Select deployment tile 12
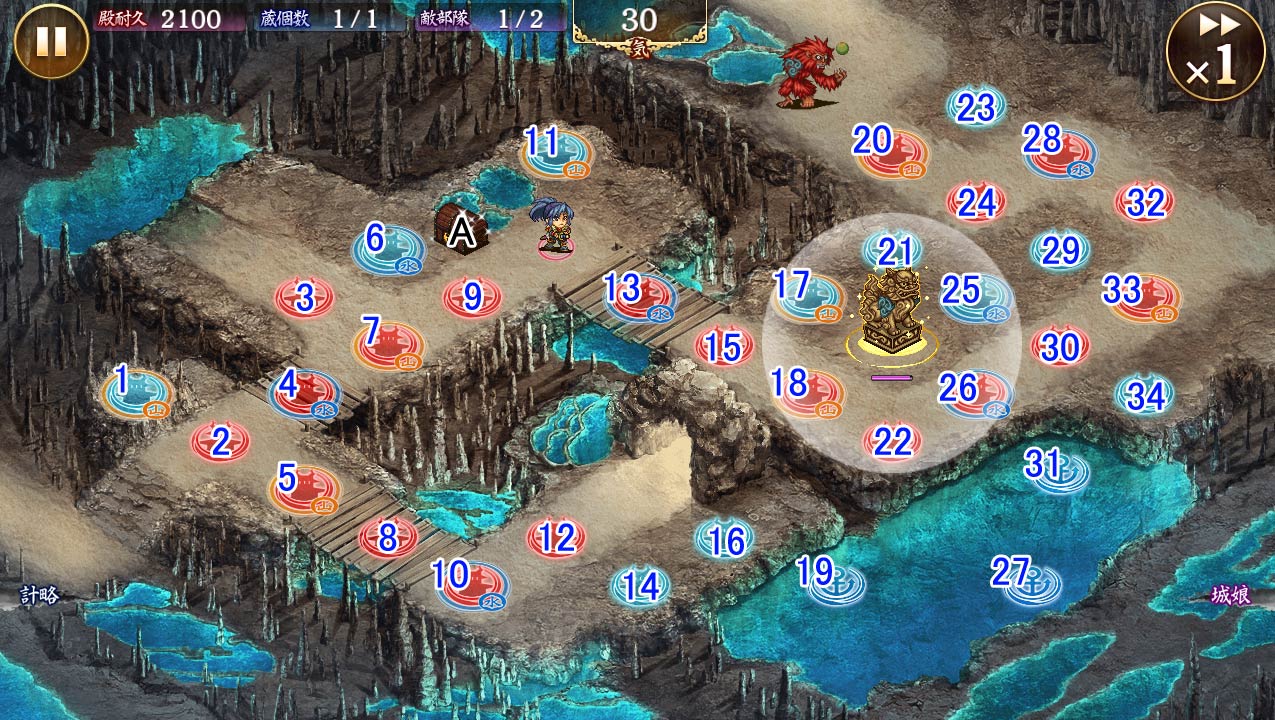The height and width of the screenshot is (720, 1275). click(x=556, y=538)
